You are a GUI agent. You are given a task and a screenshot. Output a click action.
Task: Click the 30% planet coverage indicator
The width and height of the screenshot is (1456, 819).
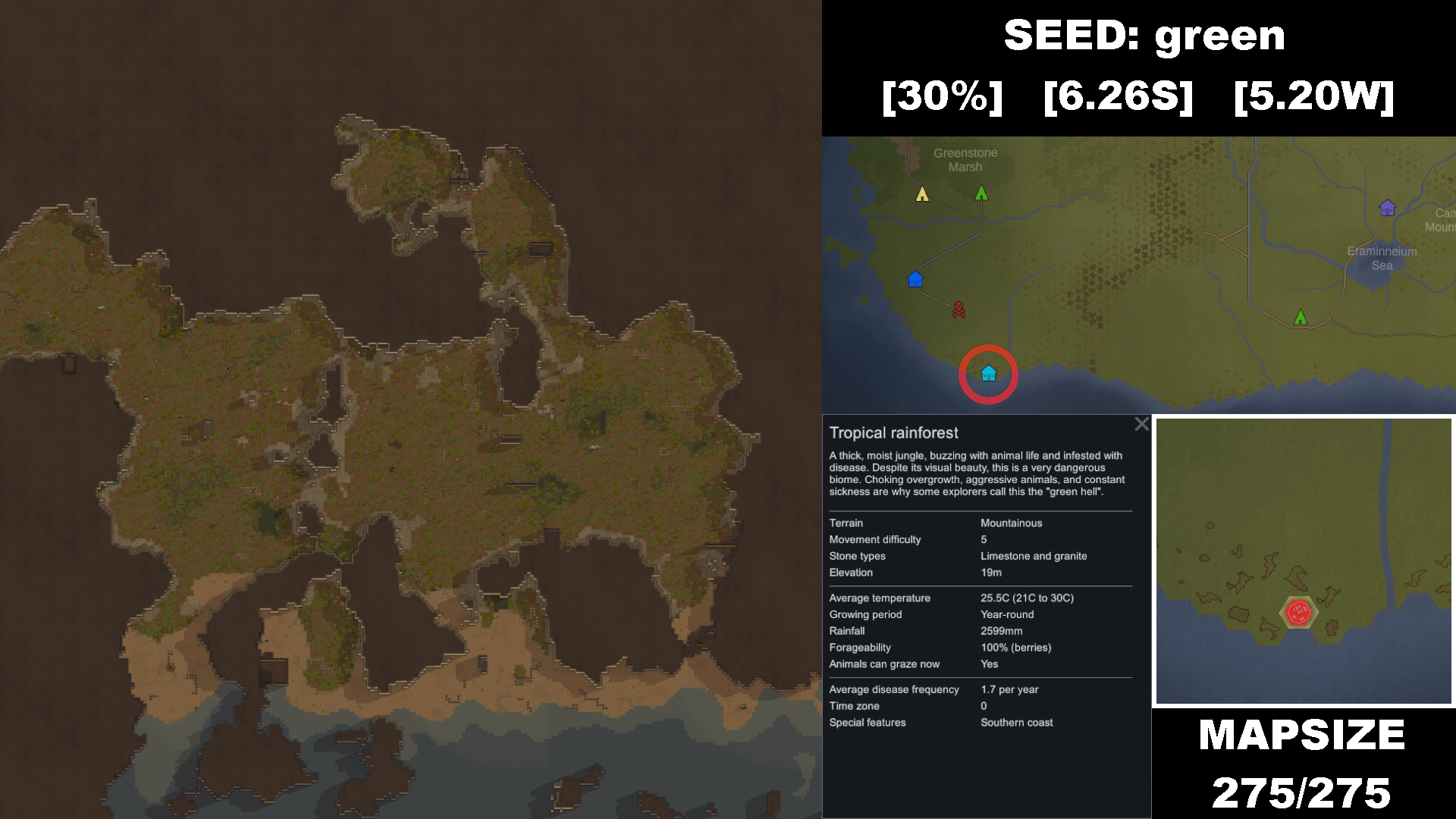[943, 96]
